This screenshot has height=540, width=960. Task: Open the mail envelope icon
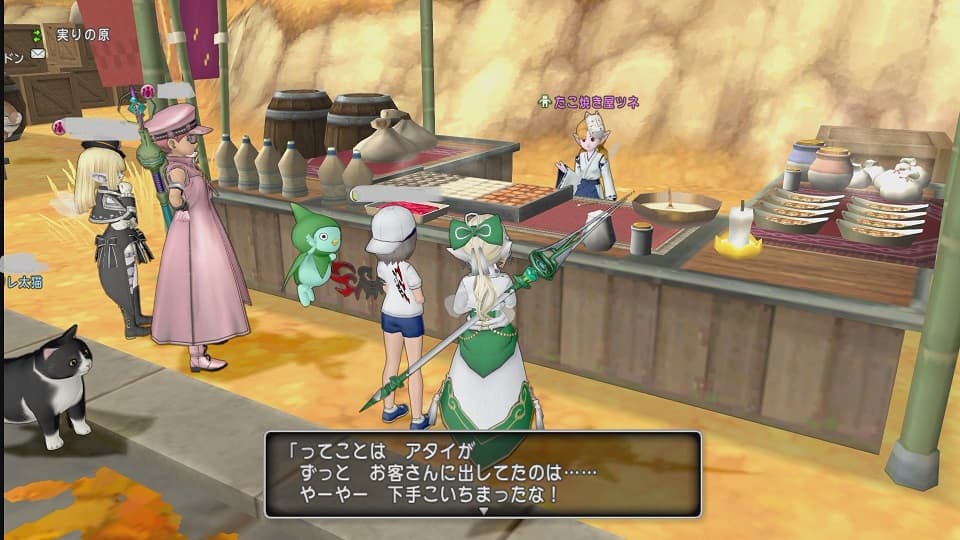coord(38,54)
